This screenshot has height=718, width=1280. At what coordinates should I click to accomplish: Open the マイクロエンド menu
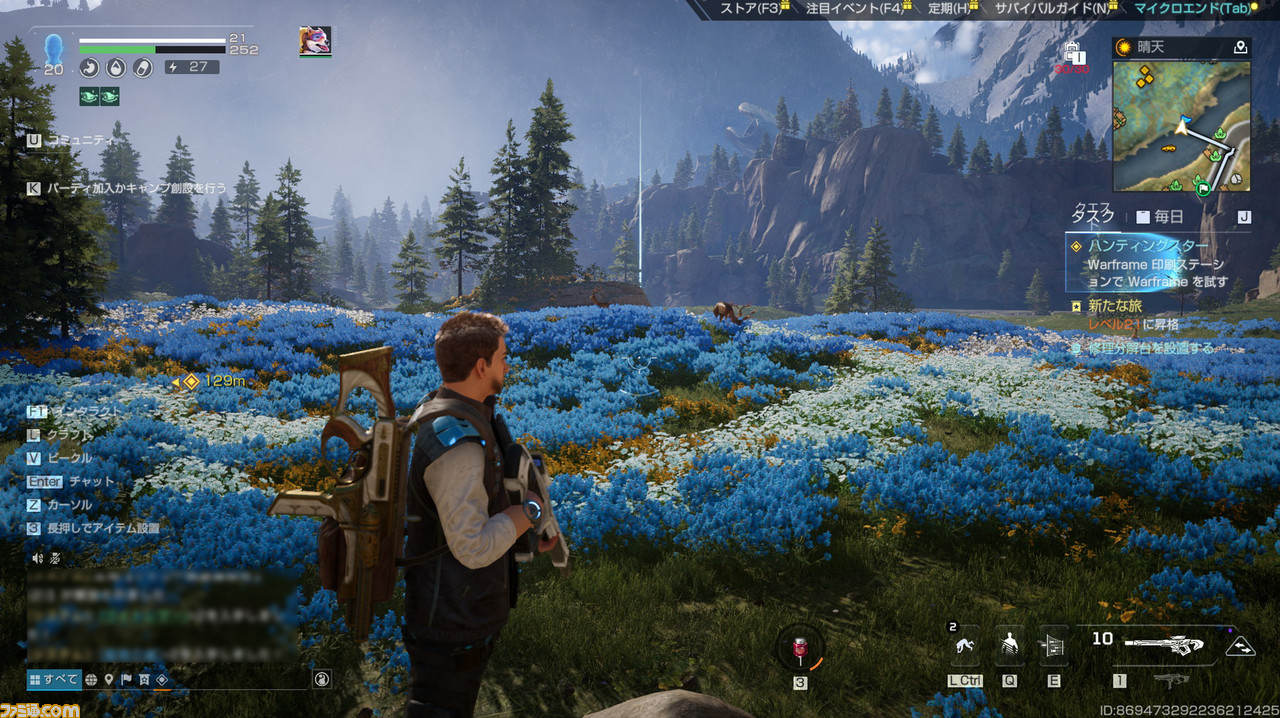coord(1192,9)
